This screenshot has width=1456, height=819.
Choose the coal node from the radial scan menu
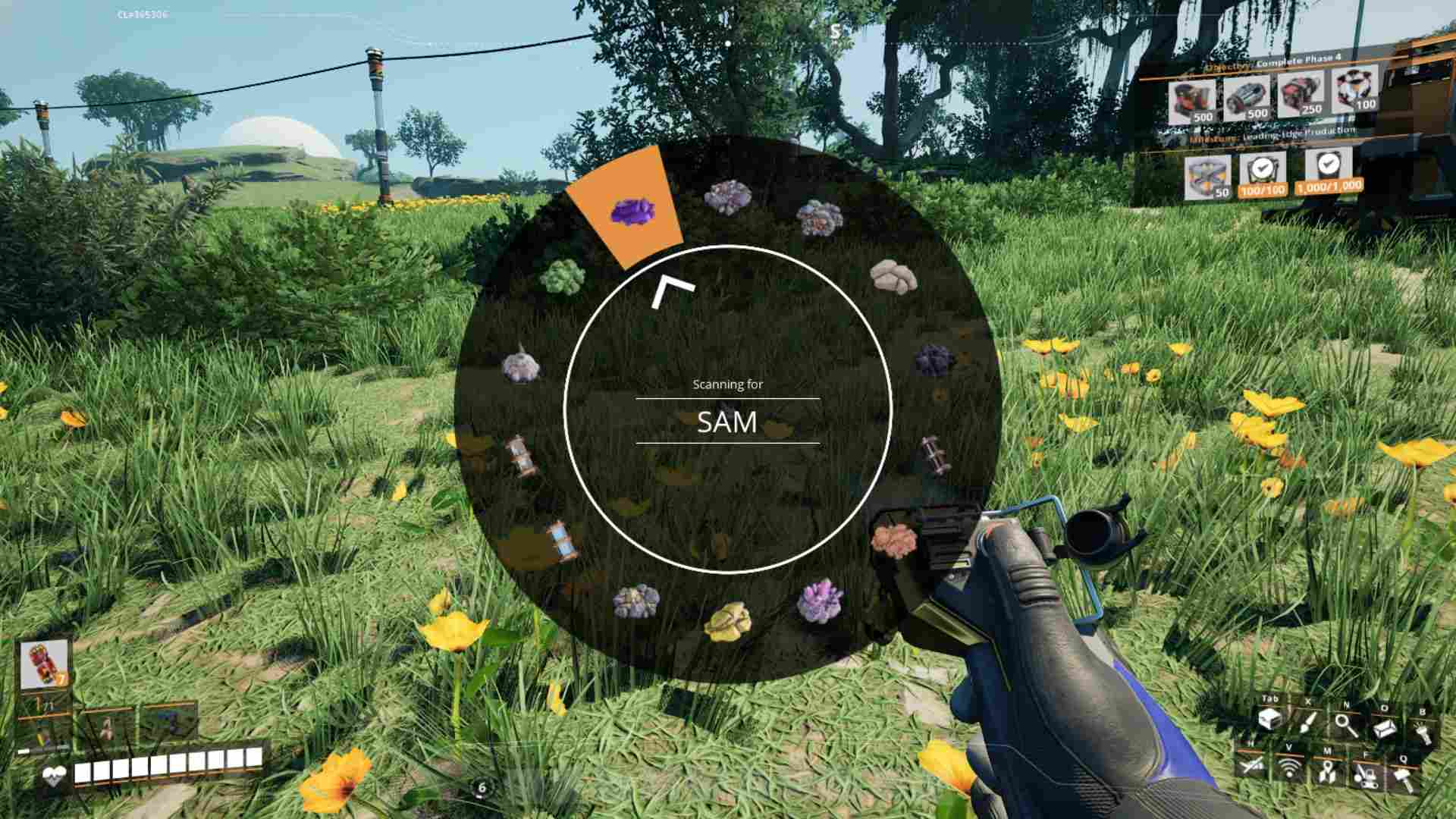point(933,357)
